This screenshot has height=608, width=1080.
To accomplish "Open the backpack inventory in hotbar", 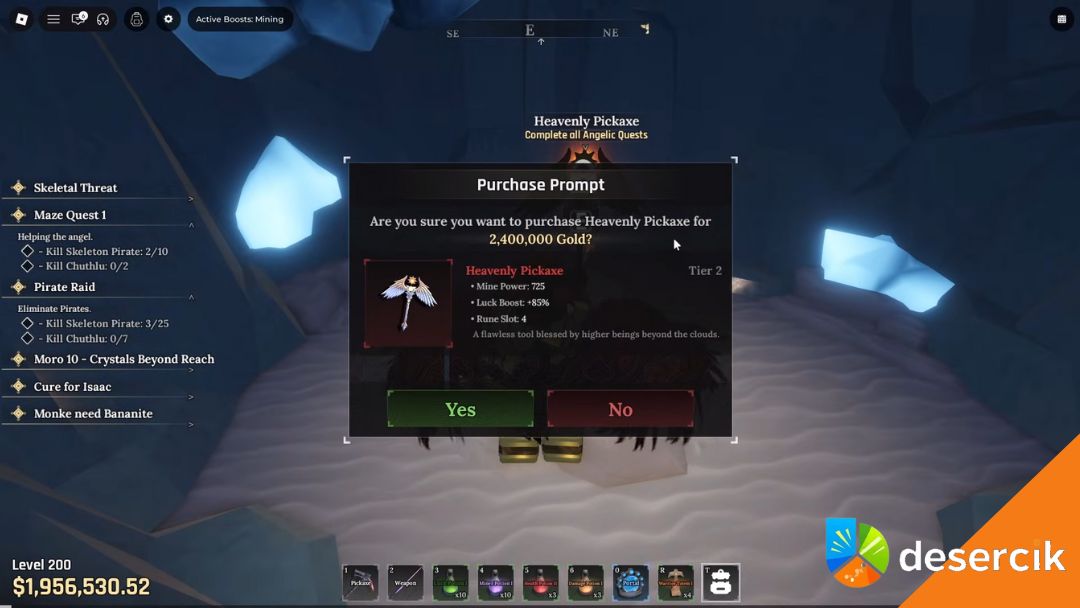I will click(721, 582).
